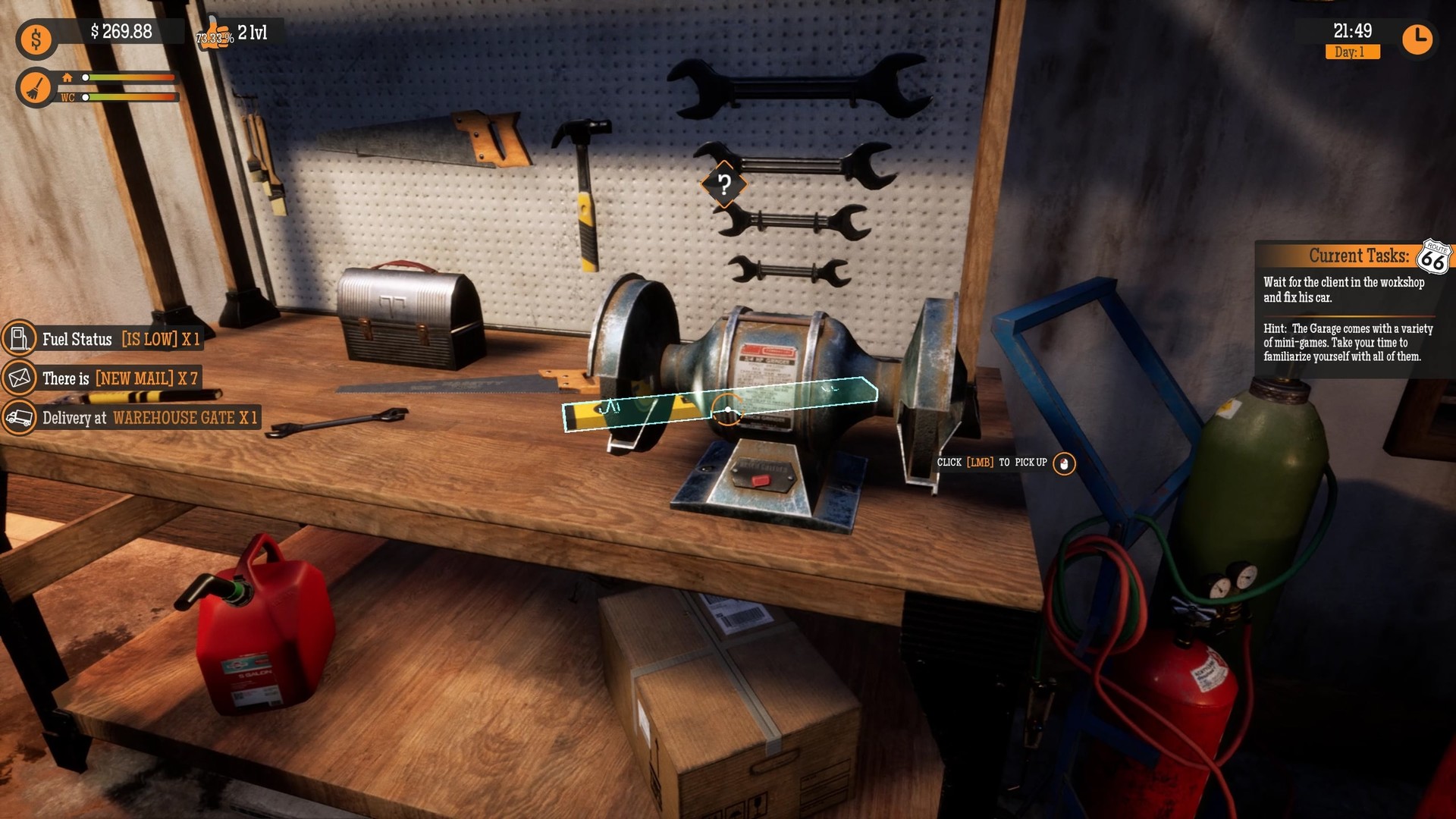The image size is (1456, 819).
Task: Open the fuel pump status icon
Action: click(x=20, y=340)
